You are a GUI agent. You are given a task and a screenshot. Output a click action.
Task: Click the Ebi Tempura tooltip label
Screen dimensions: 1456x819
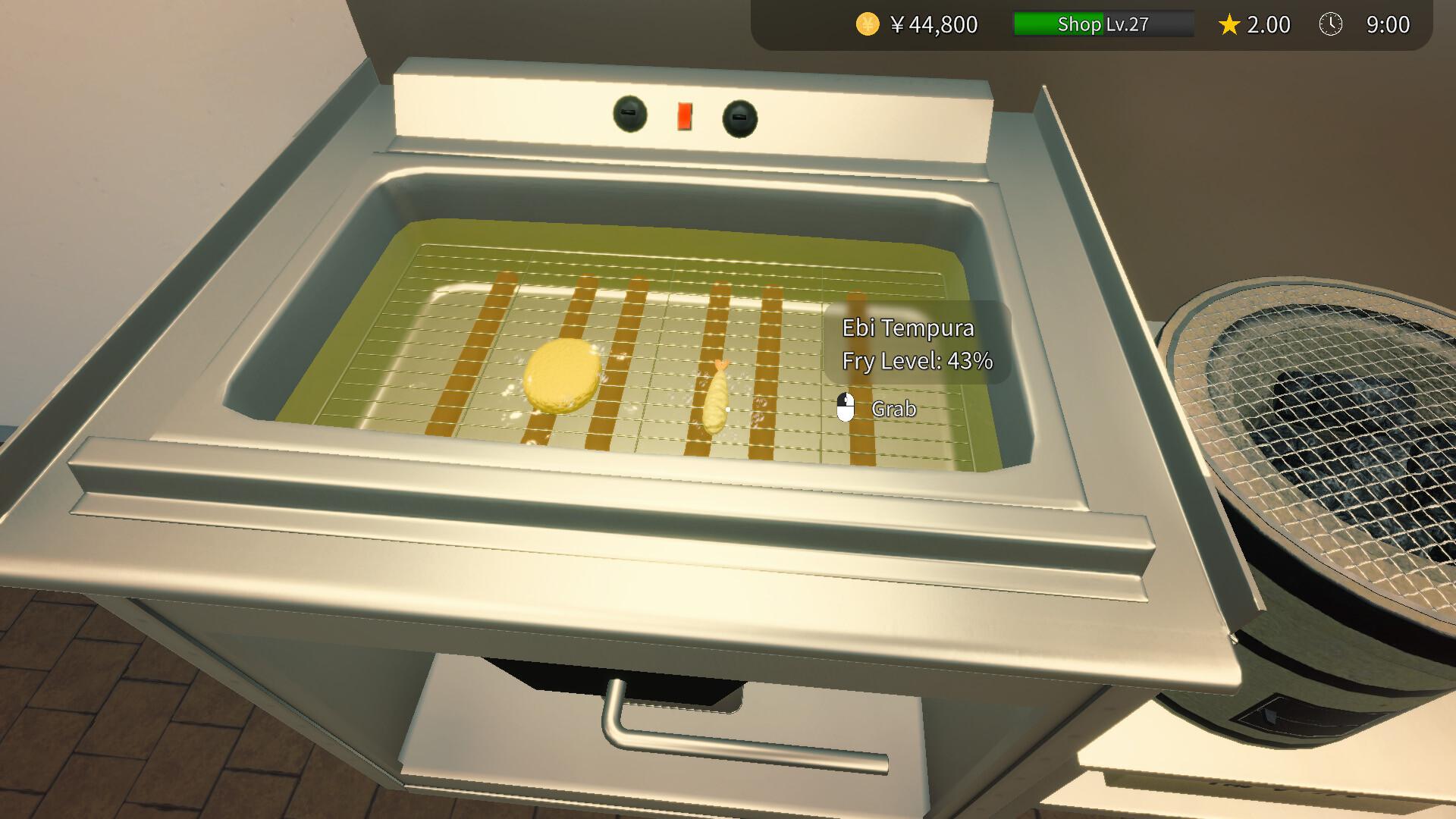(907, 328)
